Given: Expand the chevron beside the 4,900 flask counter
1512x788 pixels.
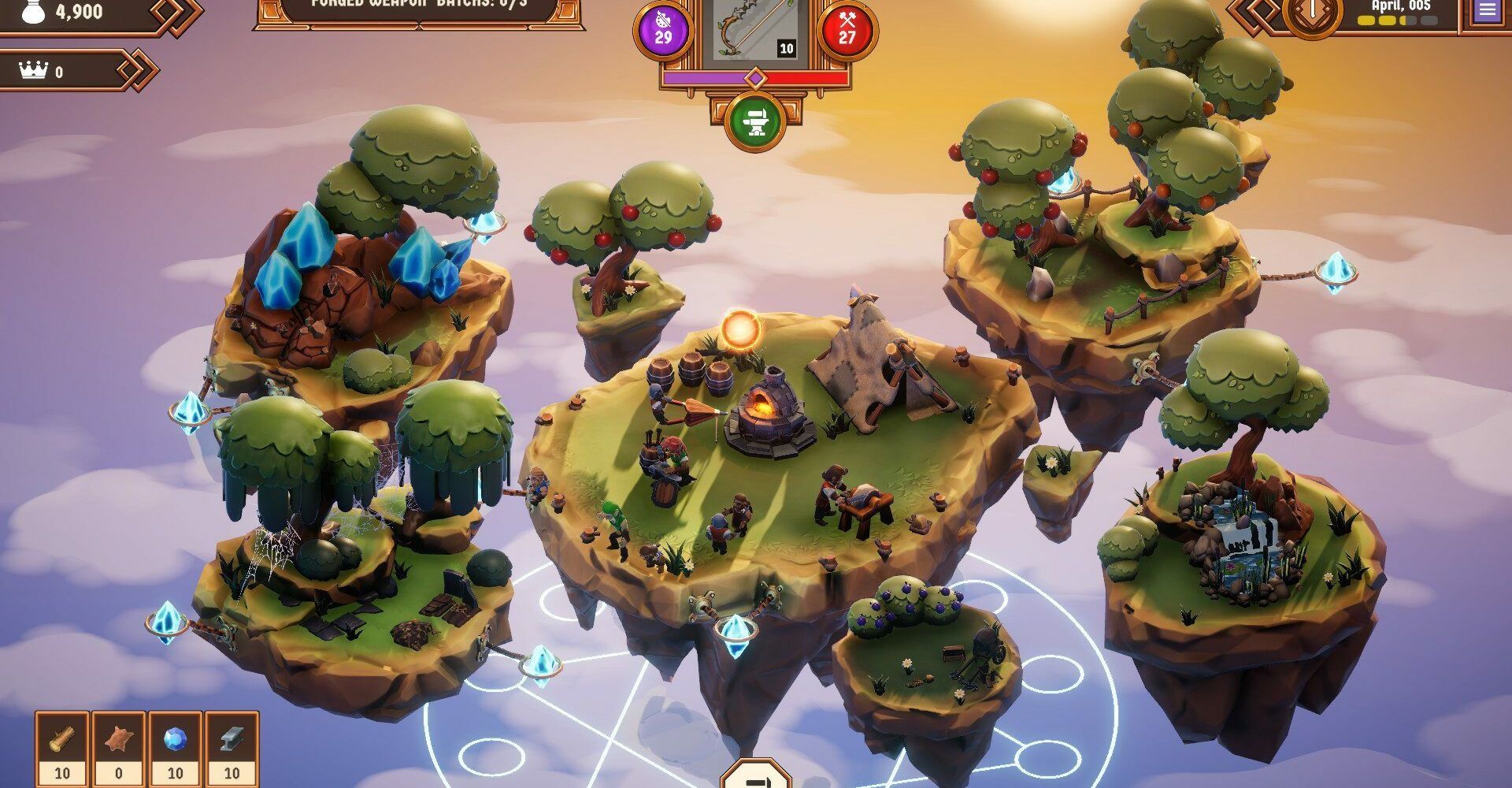Looking at the screenshot, I should (x=175, y=13).
